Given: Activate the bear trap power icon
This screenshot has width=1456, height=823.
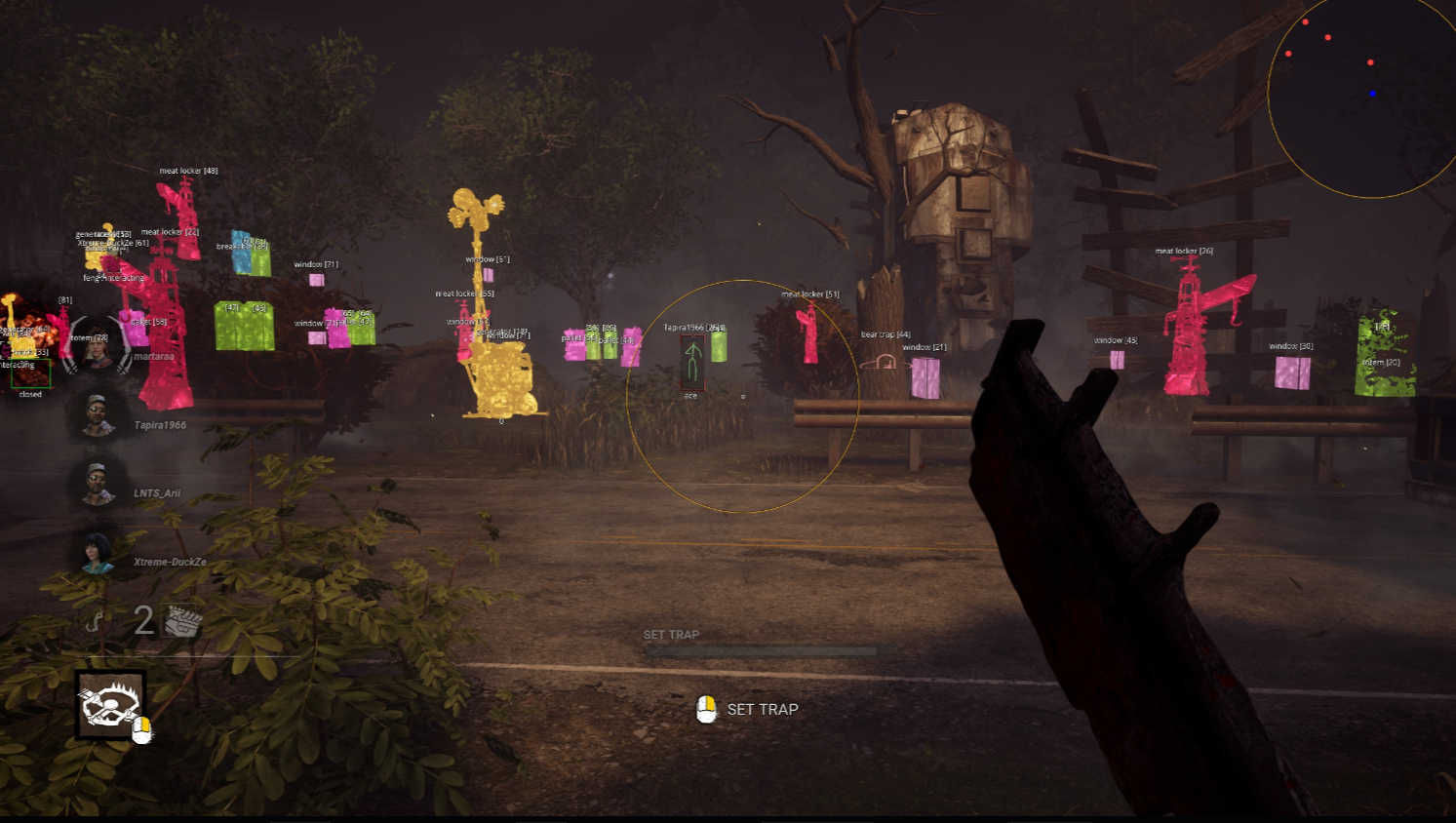Looking at the screenshot, I should (109, 704).
